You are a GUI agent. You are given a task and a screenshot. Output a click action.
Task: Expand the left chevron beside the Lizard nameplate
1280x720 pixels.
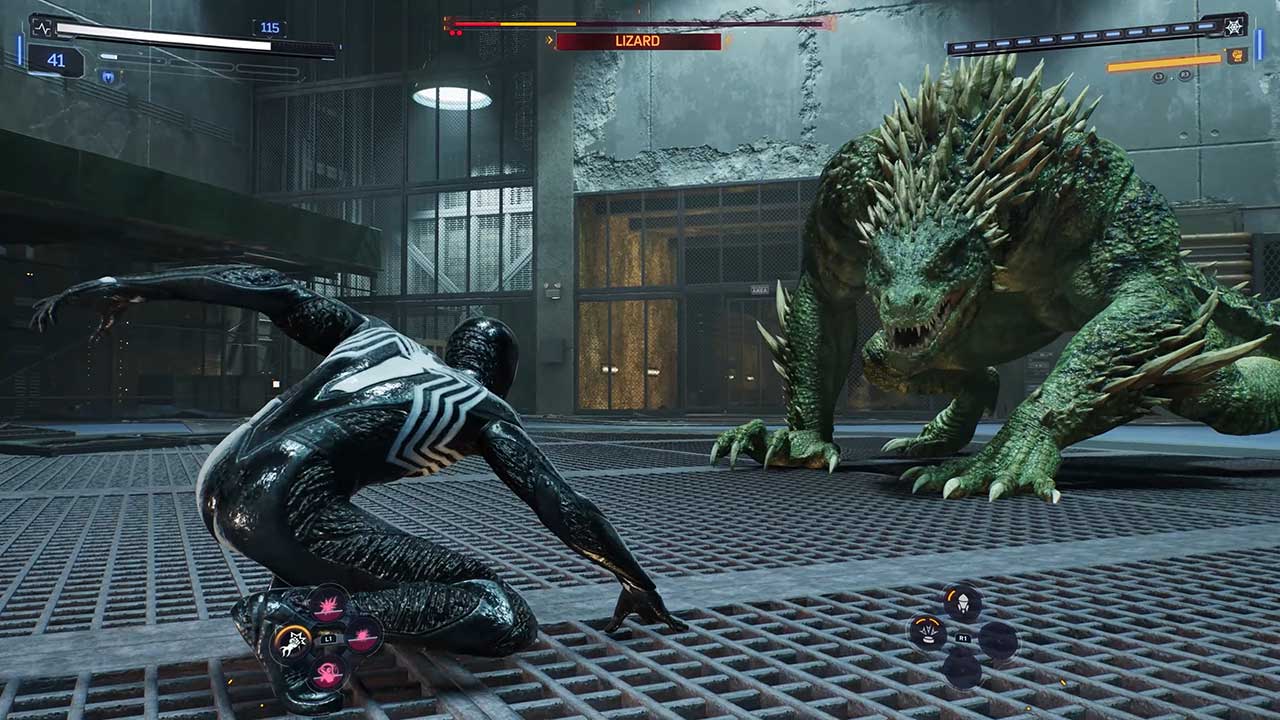(550, 39)
